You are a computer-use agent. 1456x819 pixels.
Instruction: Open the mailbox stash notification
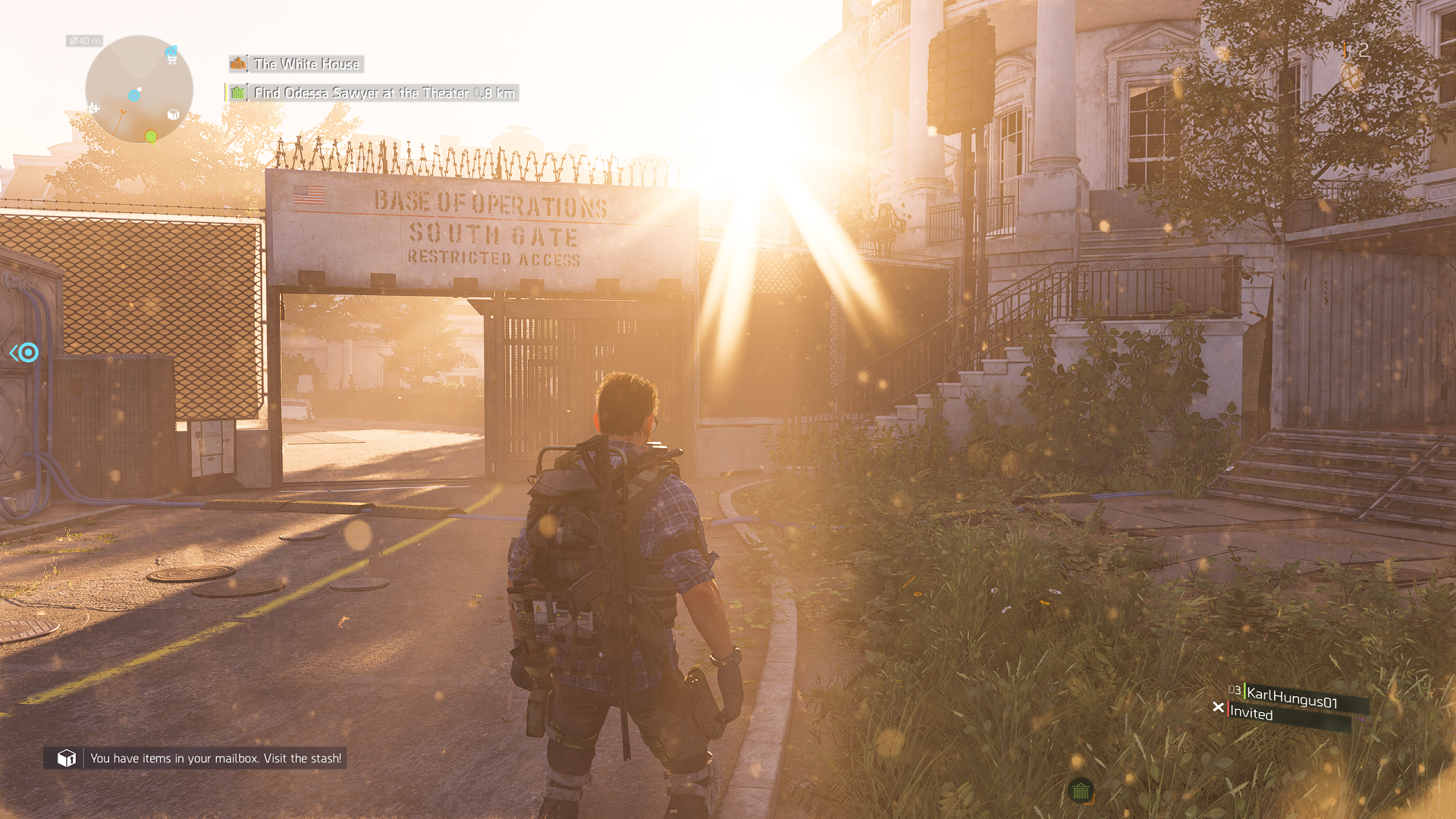(x=196, y=758)
